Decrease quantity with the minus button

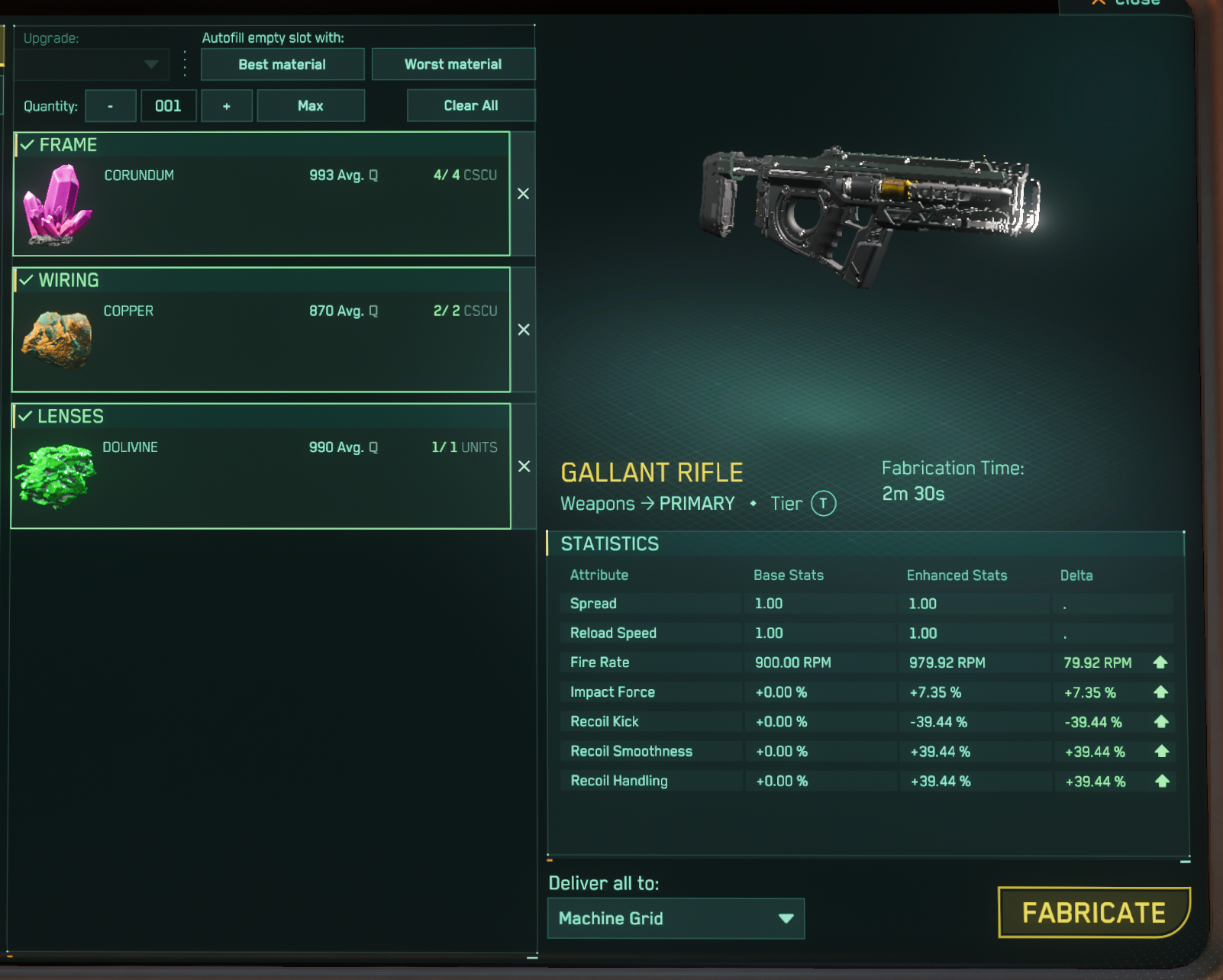click(x=111, y=106)
